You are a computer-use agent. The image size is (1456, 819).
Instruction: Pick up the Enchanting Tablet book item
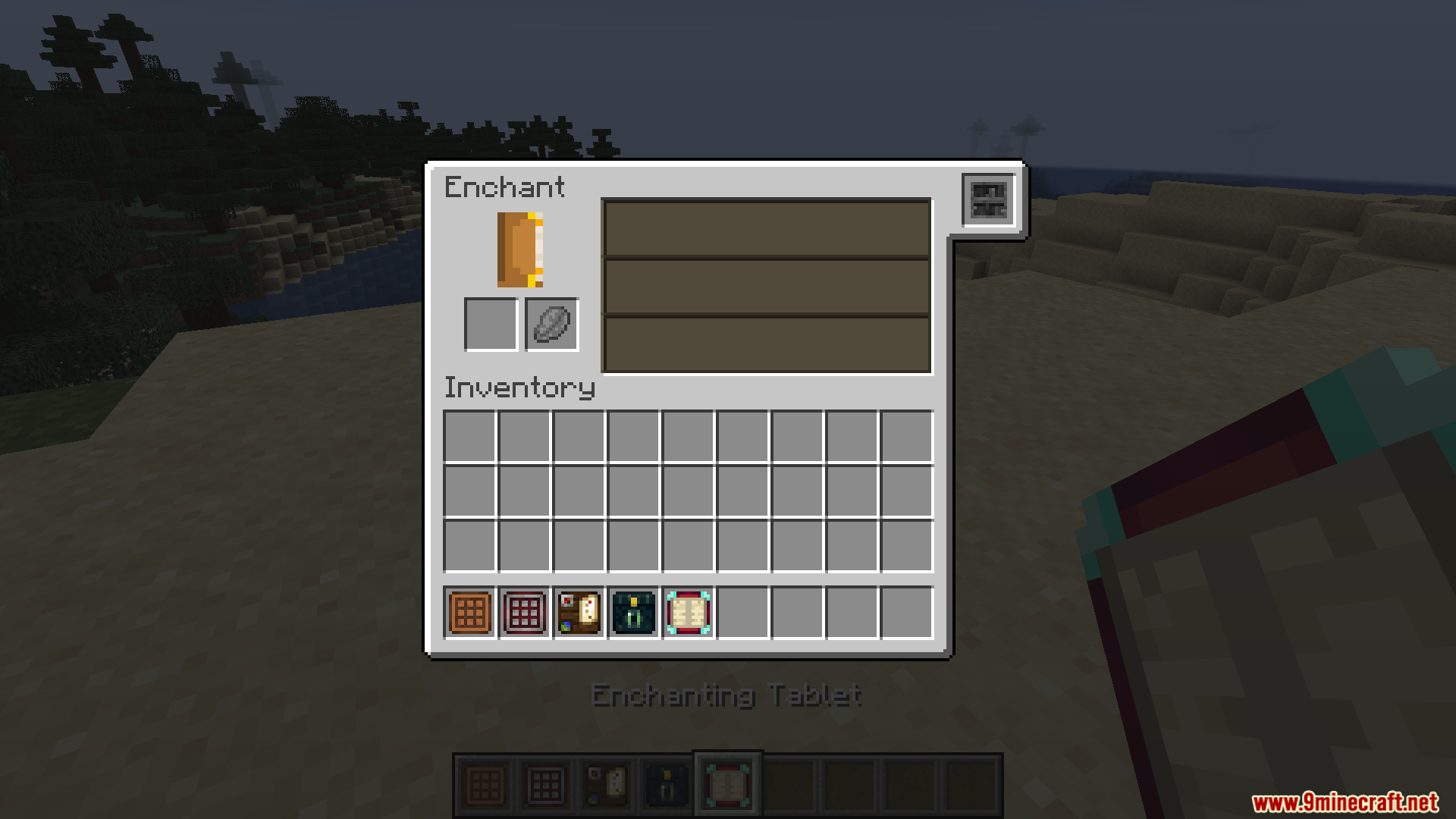click(687, 613)
